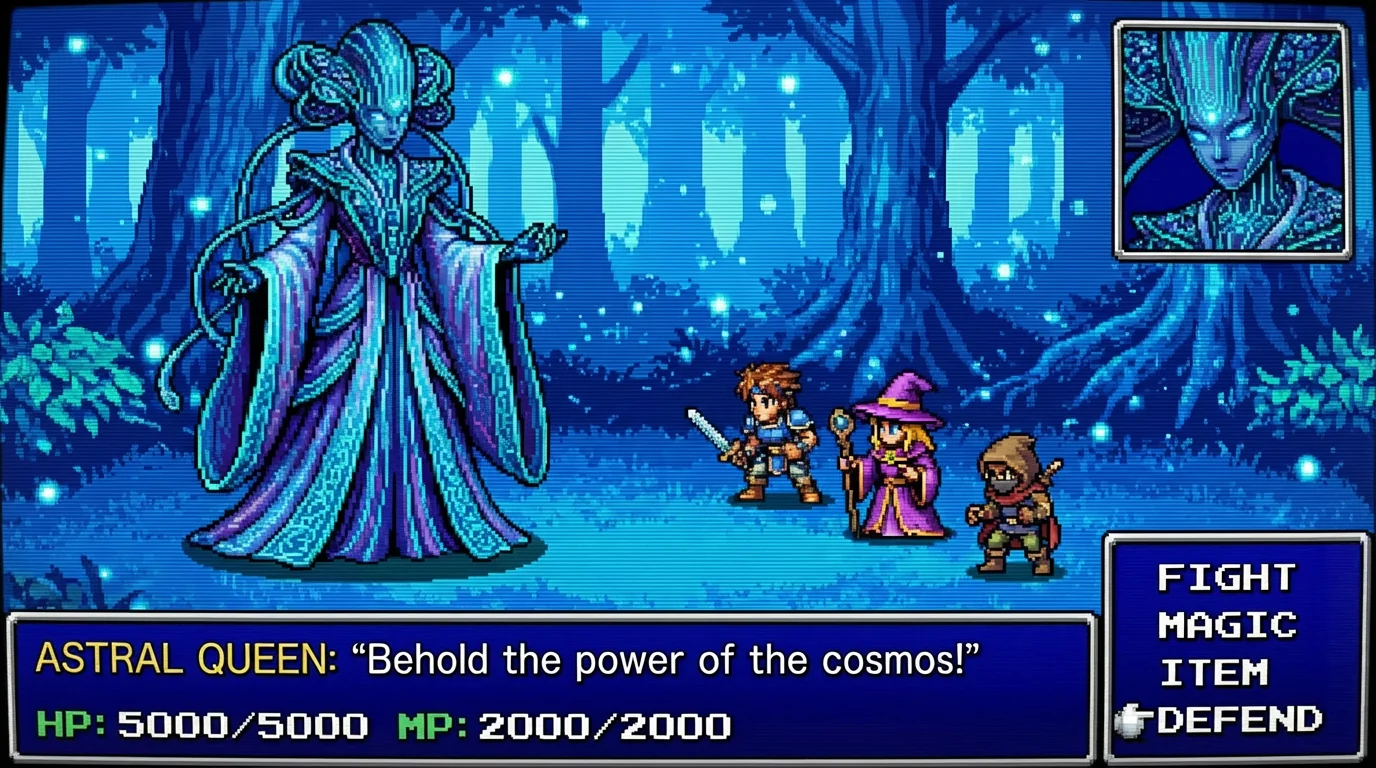Select the FIGHT command

point(1224,577)
